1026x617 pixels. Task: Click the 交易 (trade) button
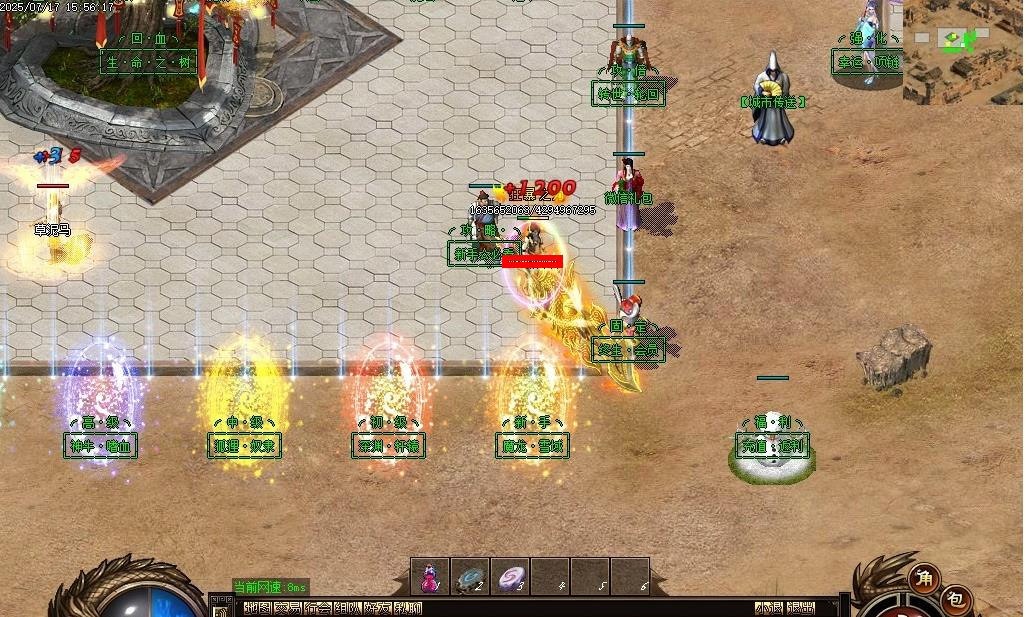[288, 608]
